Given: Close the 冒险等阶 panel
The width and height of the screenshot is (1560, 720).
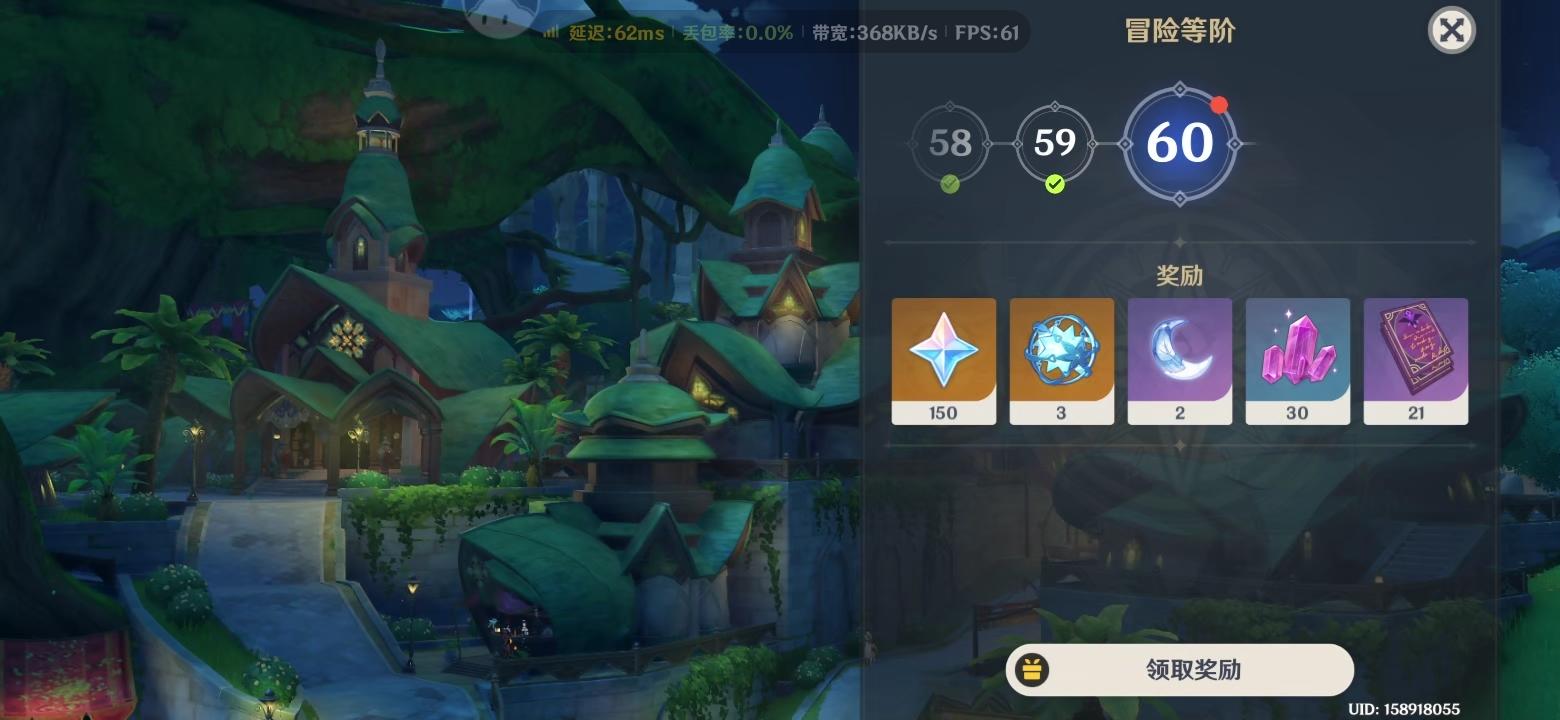Looking at the screenshot, I should pyautogui.click(x=1450, y=31).
